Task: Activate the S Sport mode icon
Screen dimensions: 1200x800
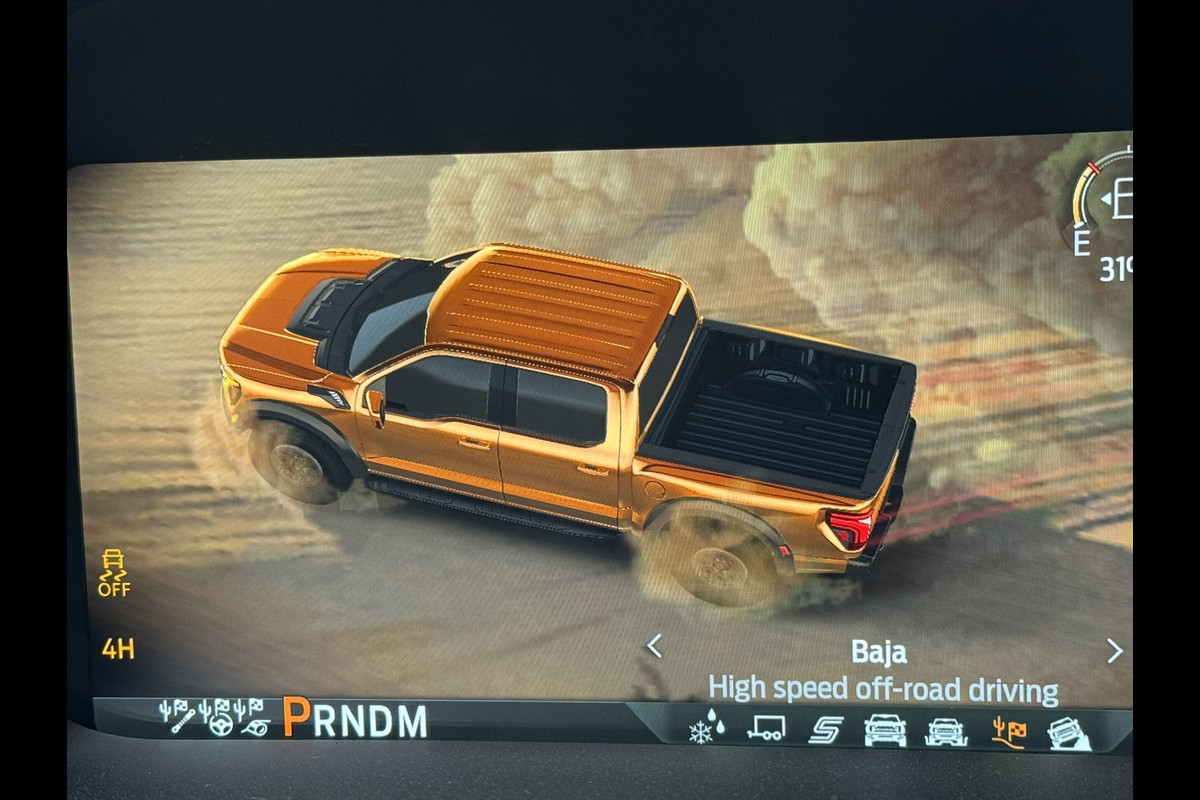Action: click(825, 729)
